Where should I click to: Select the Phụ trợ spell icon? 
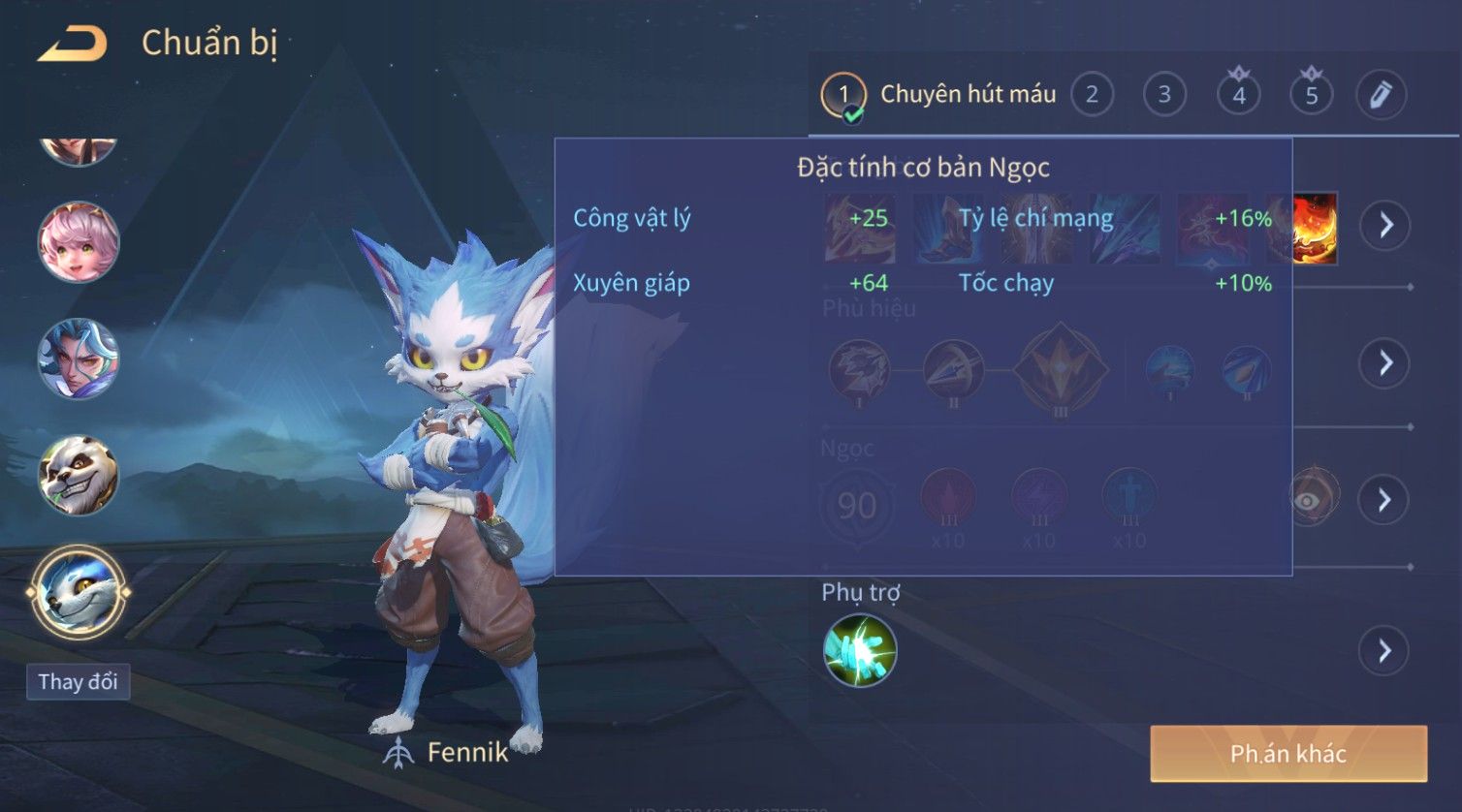pyautogui.click(x=860, y=650)
